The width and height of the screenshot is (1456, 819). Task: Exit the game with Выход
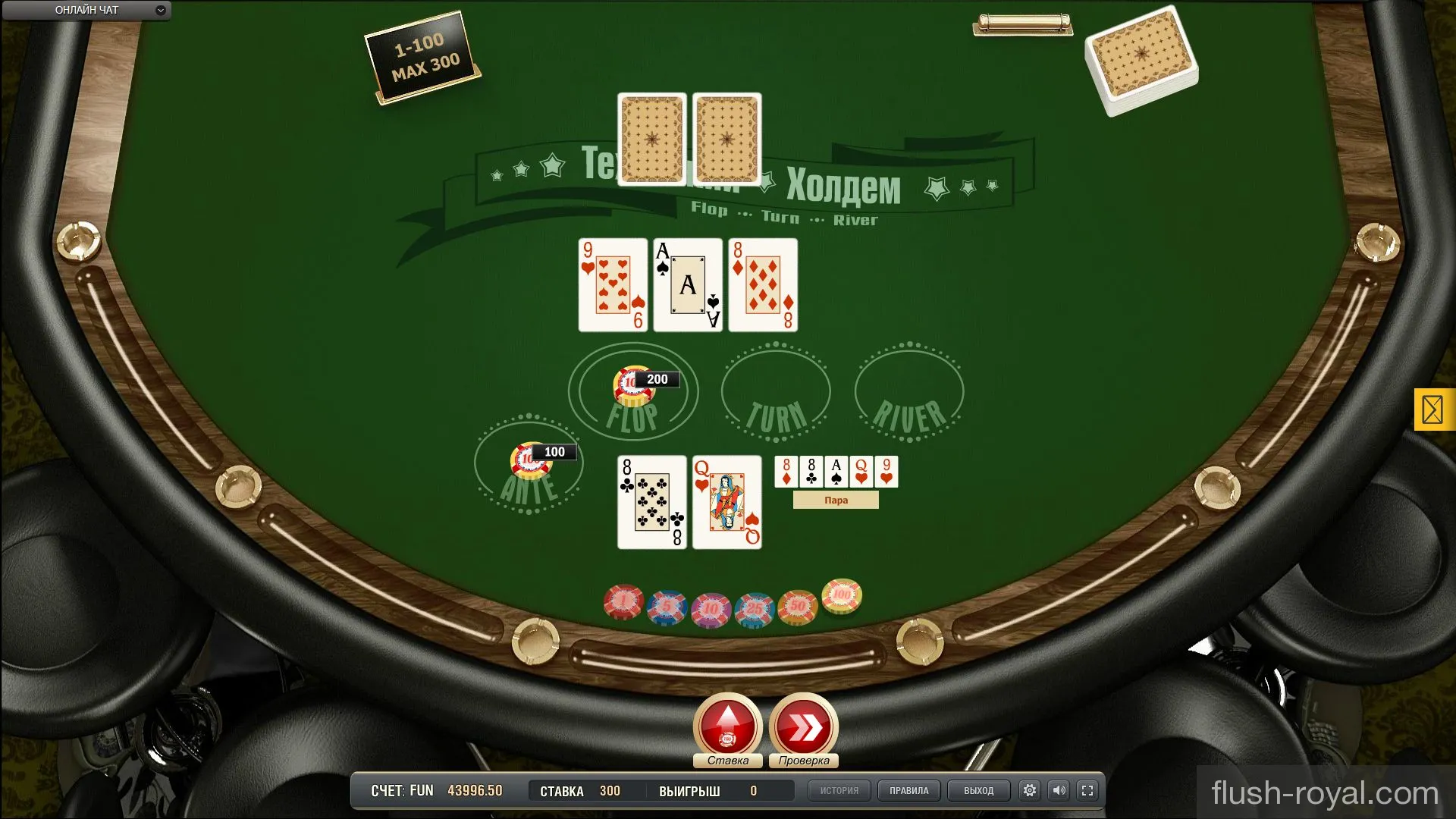click(978, 791)
